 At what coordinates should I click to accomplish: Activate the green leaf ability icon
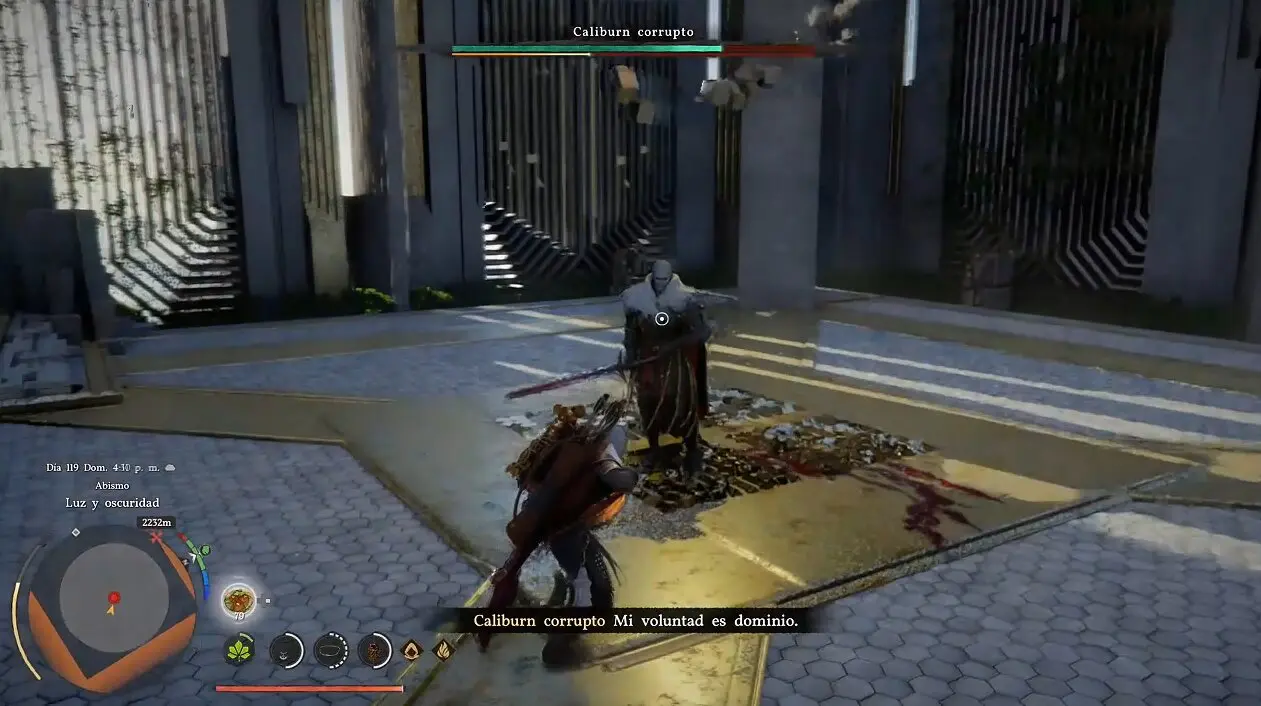pos(239,650)
